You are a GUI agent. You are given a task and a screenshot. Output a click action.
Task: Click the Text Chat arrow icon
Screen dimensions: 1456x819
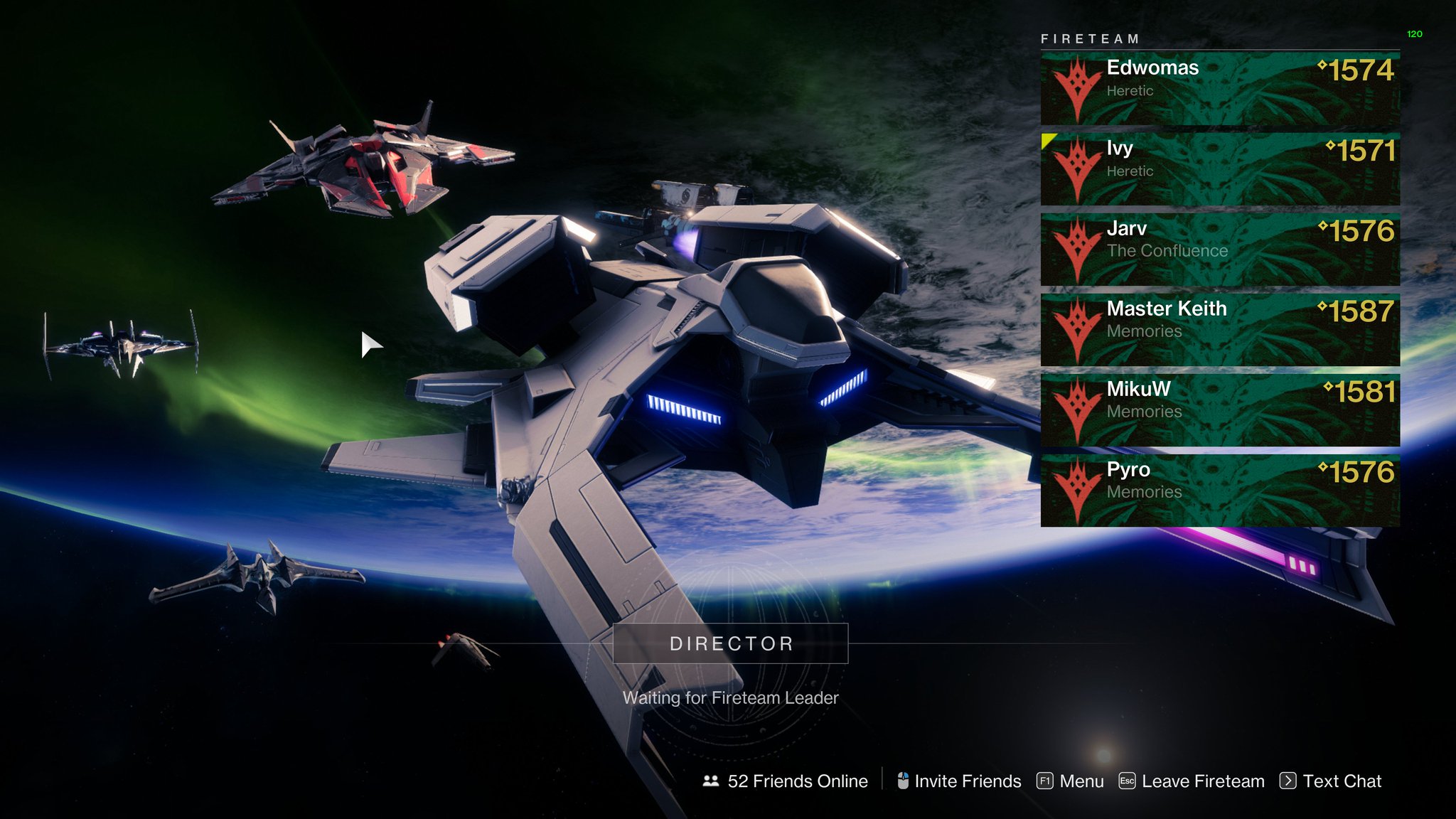[1288, 781]
